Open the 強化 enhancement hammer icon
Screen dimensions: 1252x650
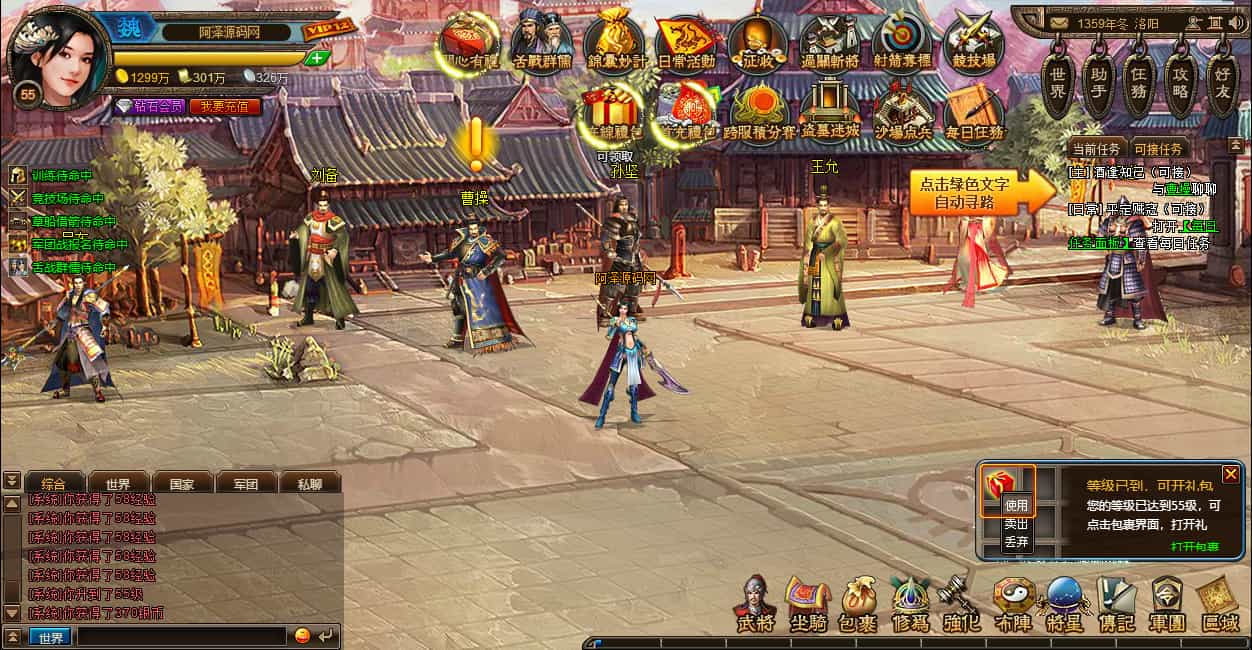coord(960,603)
